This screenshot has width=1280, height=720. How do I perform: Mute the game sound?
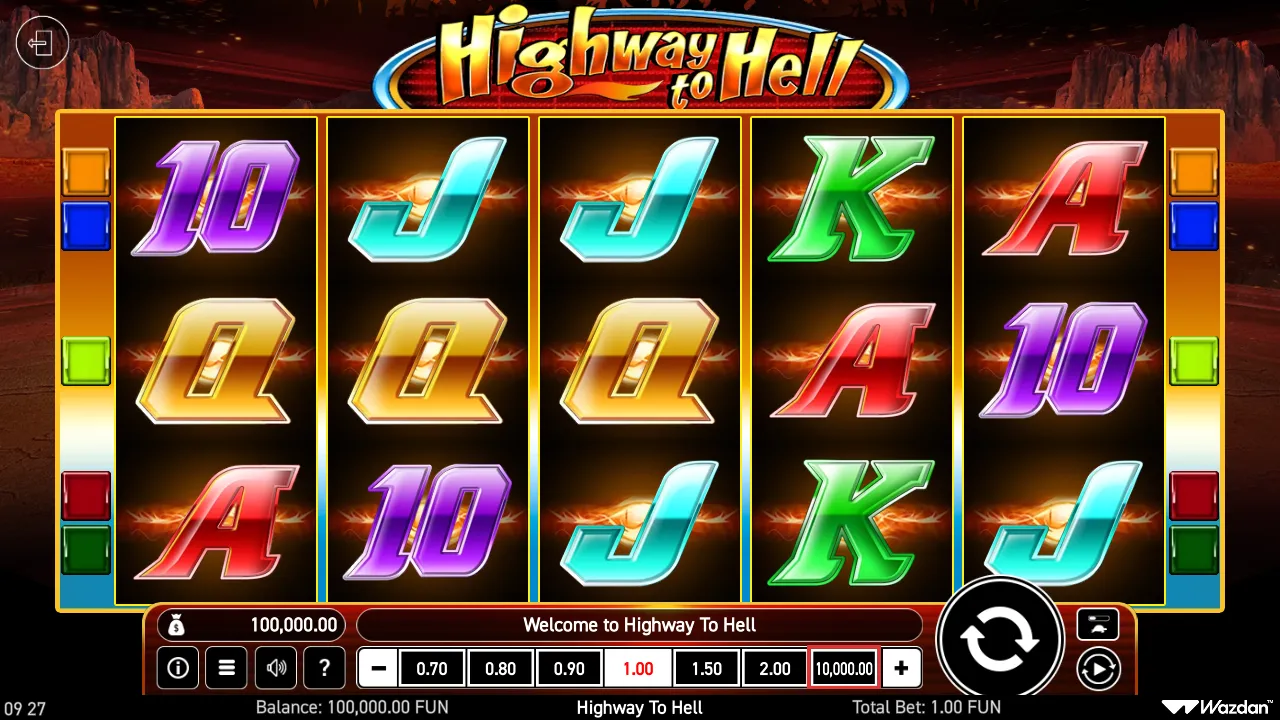(276, 668)
